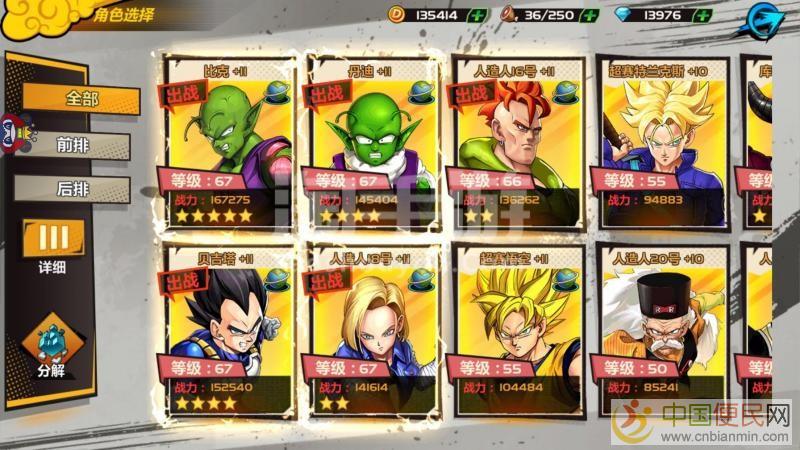Select the 人造人20号 character card
Viewport: 800px width, 450px height.
[x=661, y=330]
